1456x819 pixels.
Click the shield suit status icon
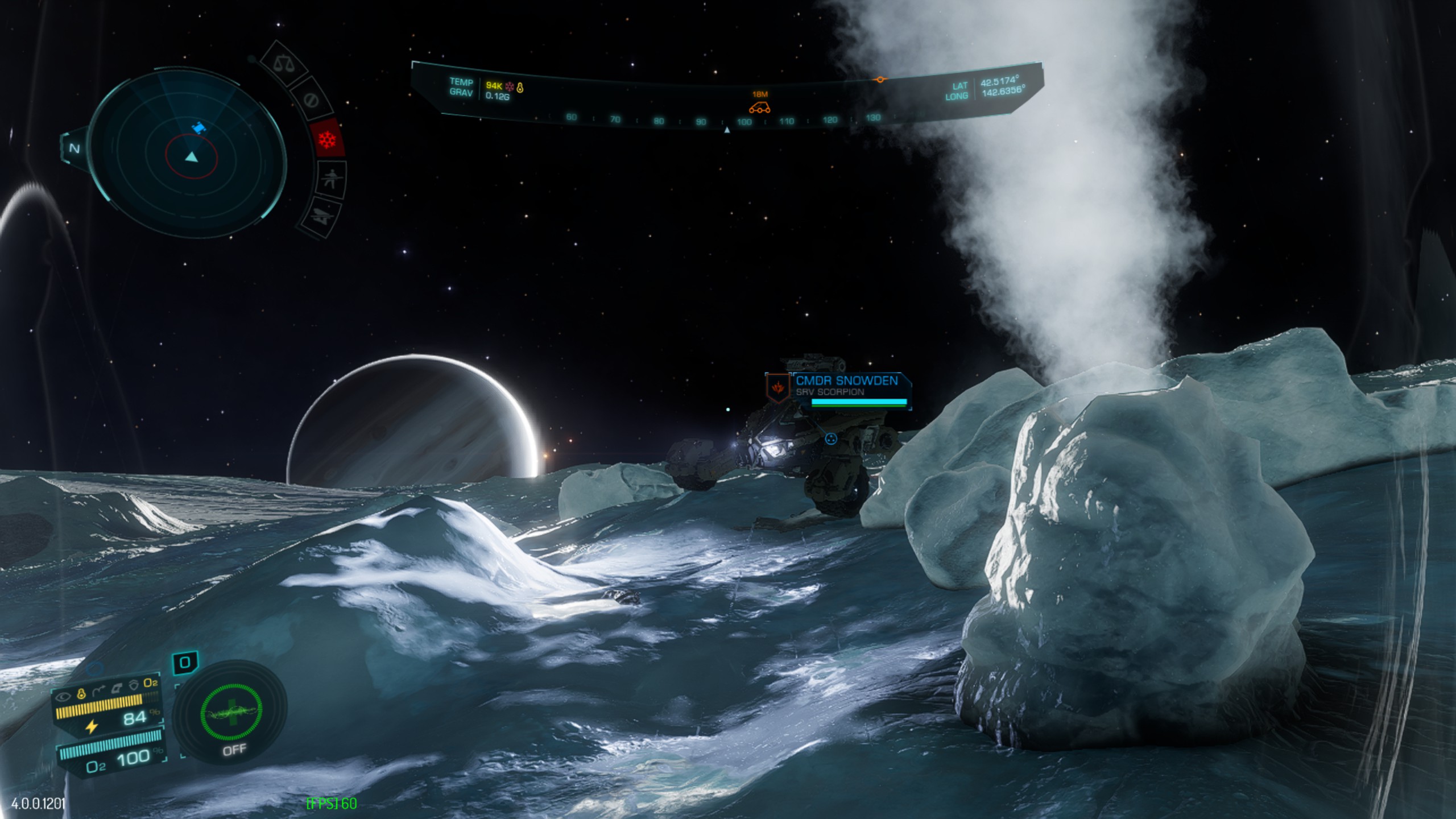(133, 686)
